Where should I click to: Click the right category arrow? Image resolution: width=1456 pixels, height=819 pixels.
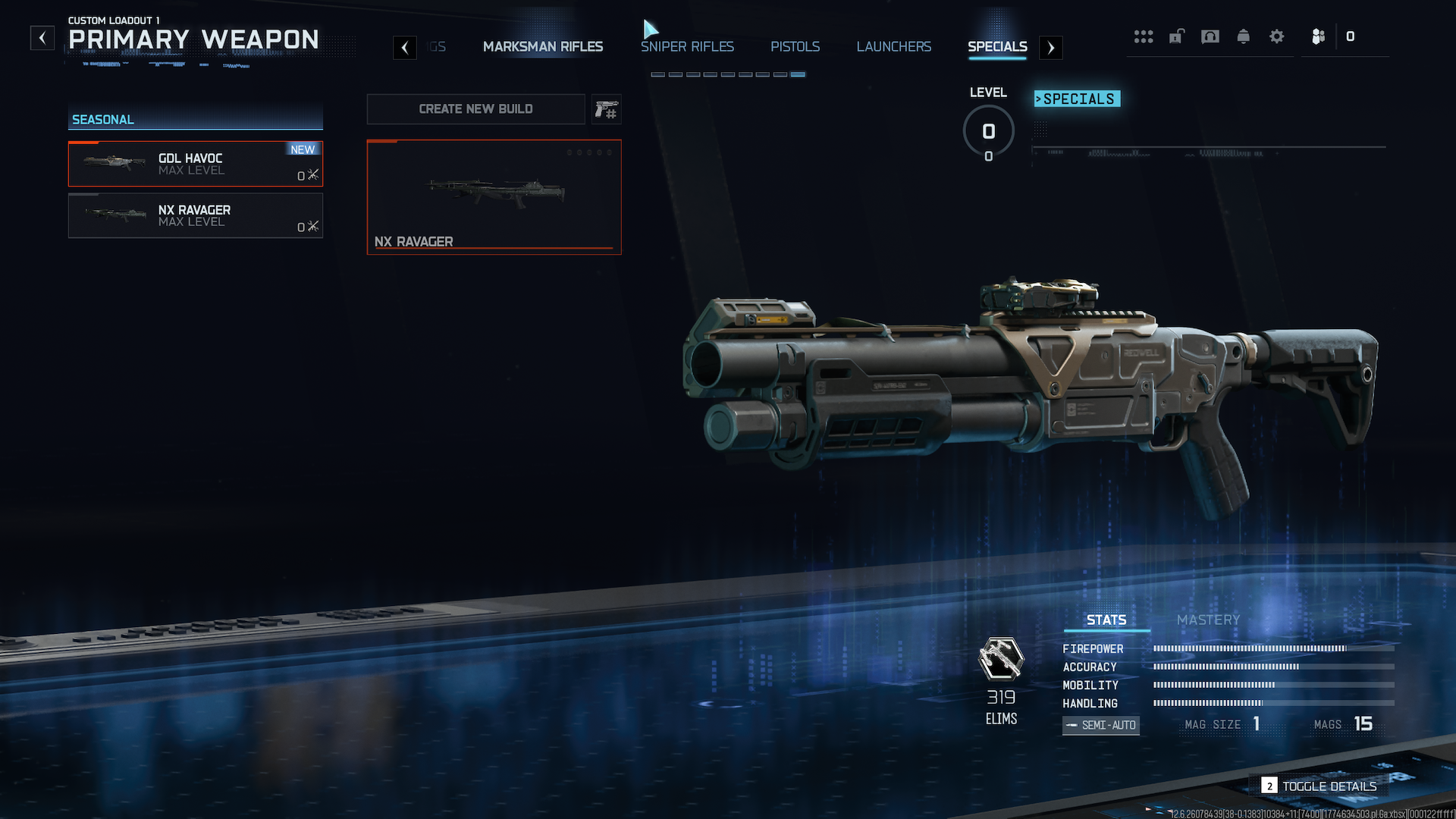tap(1050, 48)
